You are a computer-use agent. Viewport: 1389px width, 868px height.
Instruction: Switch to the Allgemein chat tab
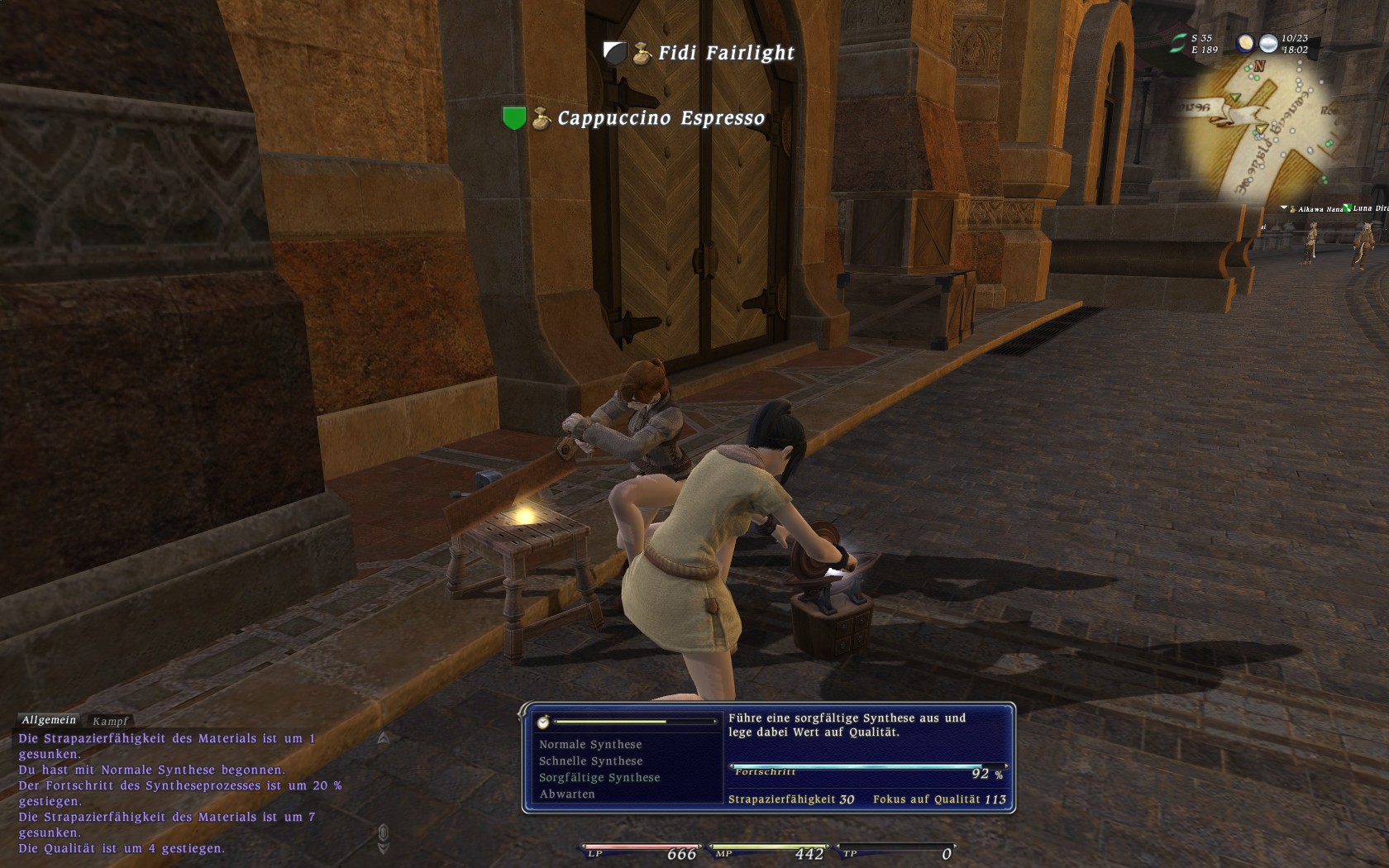pos(49,721)
